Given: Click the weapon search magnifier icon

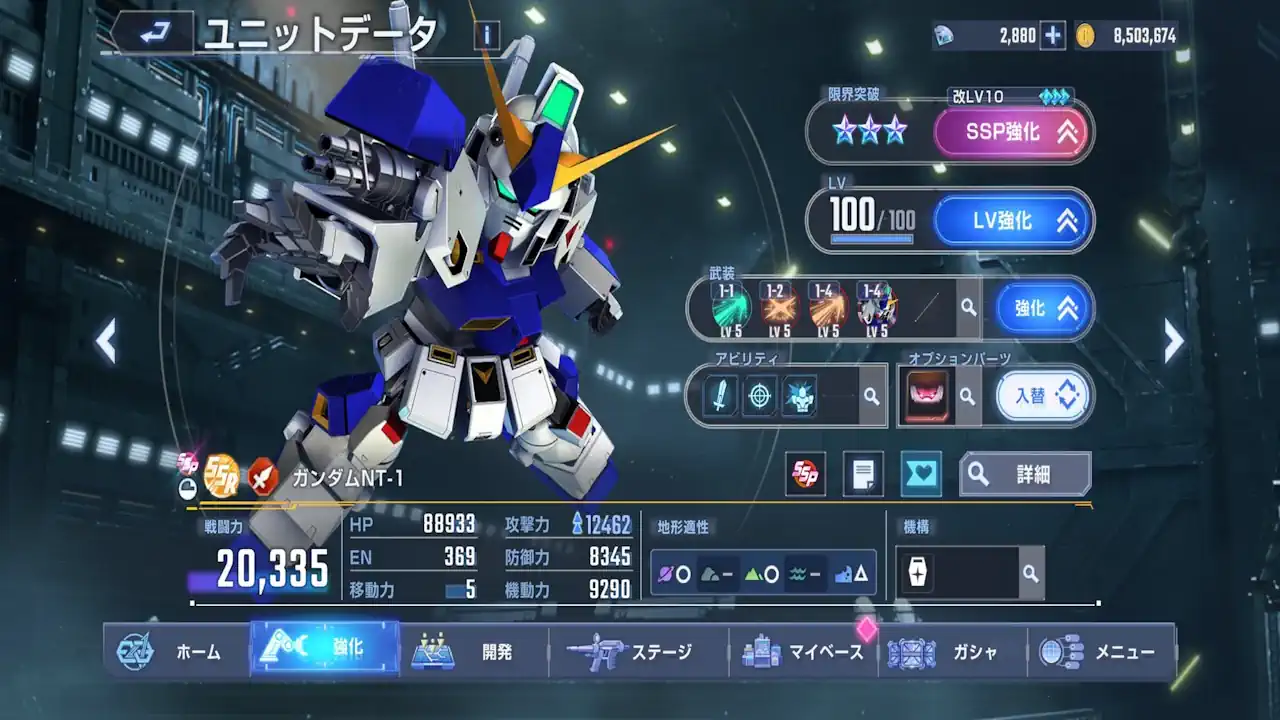Looking at the screenshot, I should (966, 309).
